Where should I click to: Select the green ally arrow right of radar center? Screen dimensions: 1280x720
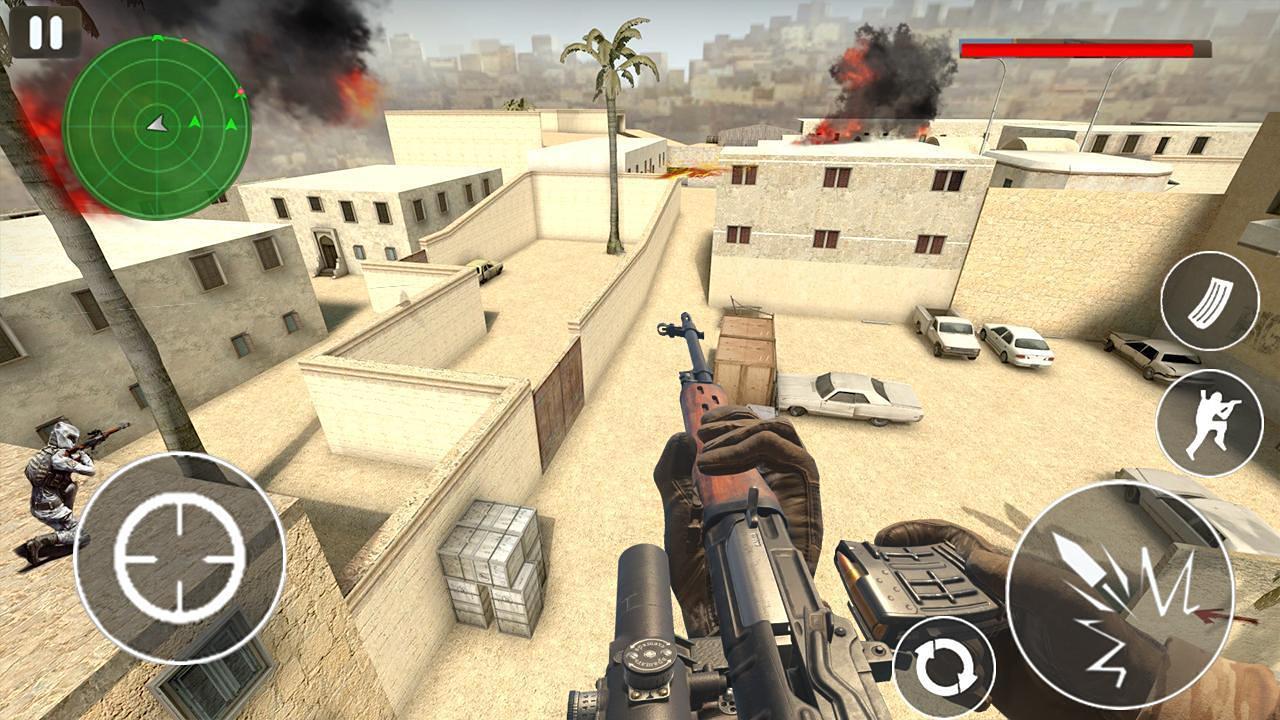point(194,122)
